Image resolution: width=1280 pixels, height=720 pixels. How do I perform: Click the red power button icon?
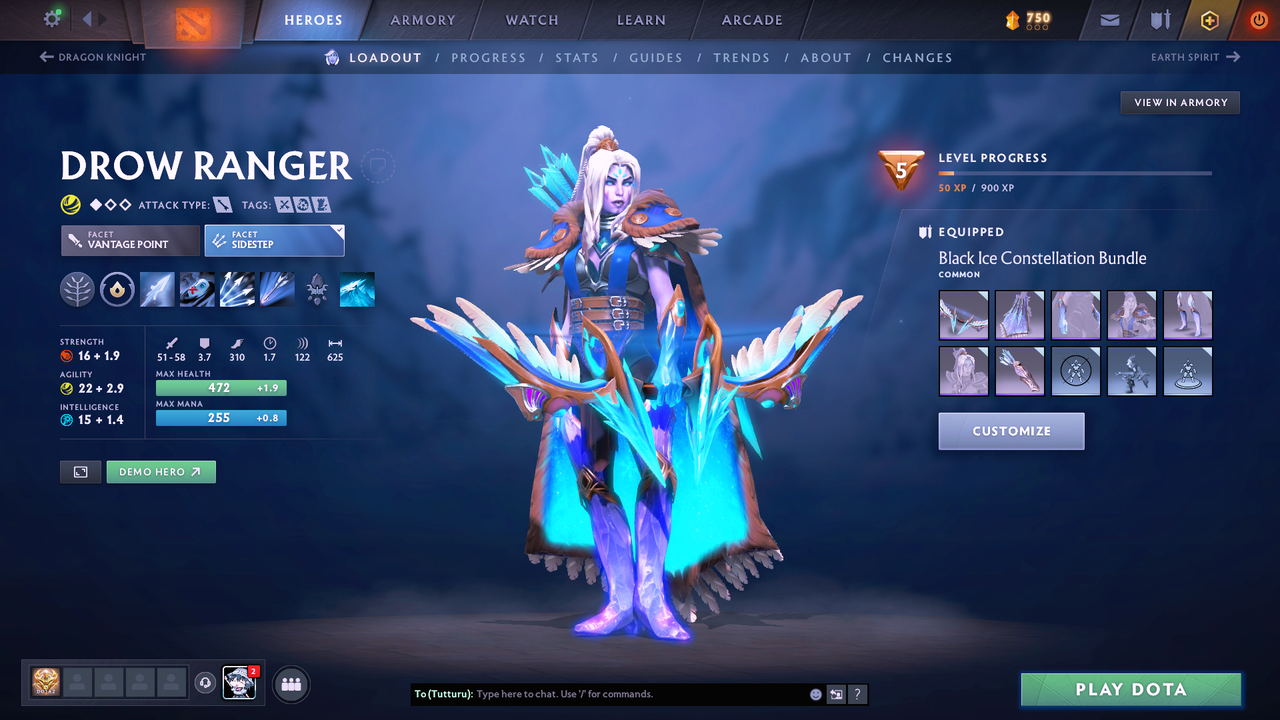(x=1258, y=19)
